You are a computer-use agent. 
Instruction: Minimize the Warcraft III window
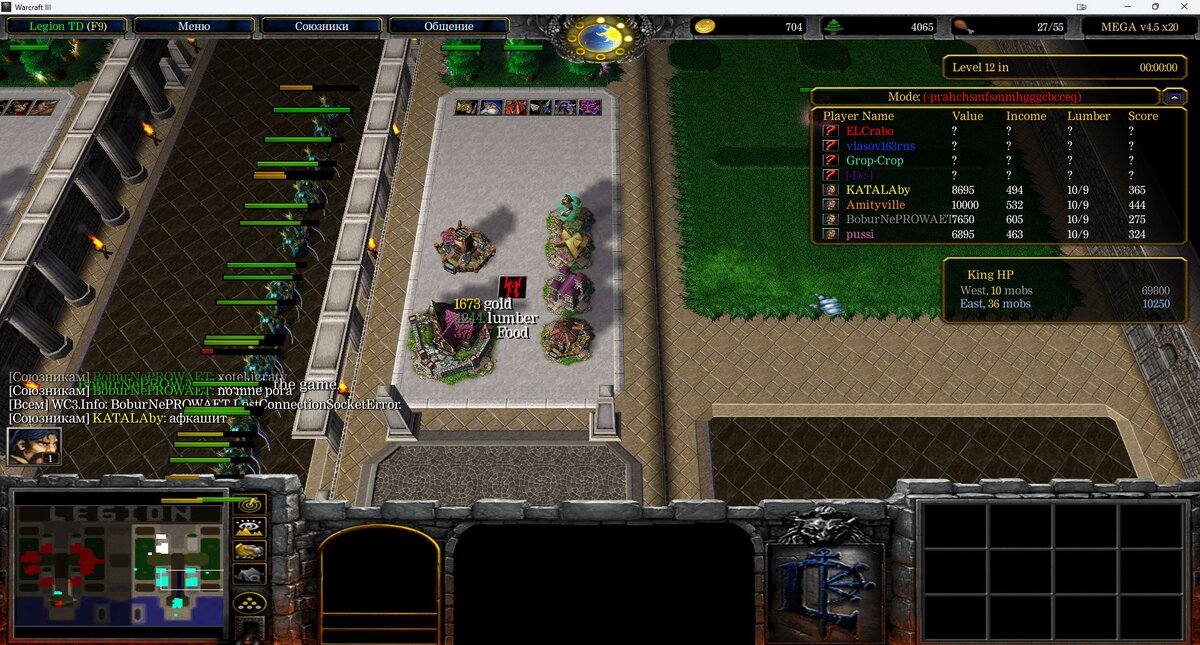(1128, 7)
